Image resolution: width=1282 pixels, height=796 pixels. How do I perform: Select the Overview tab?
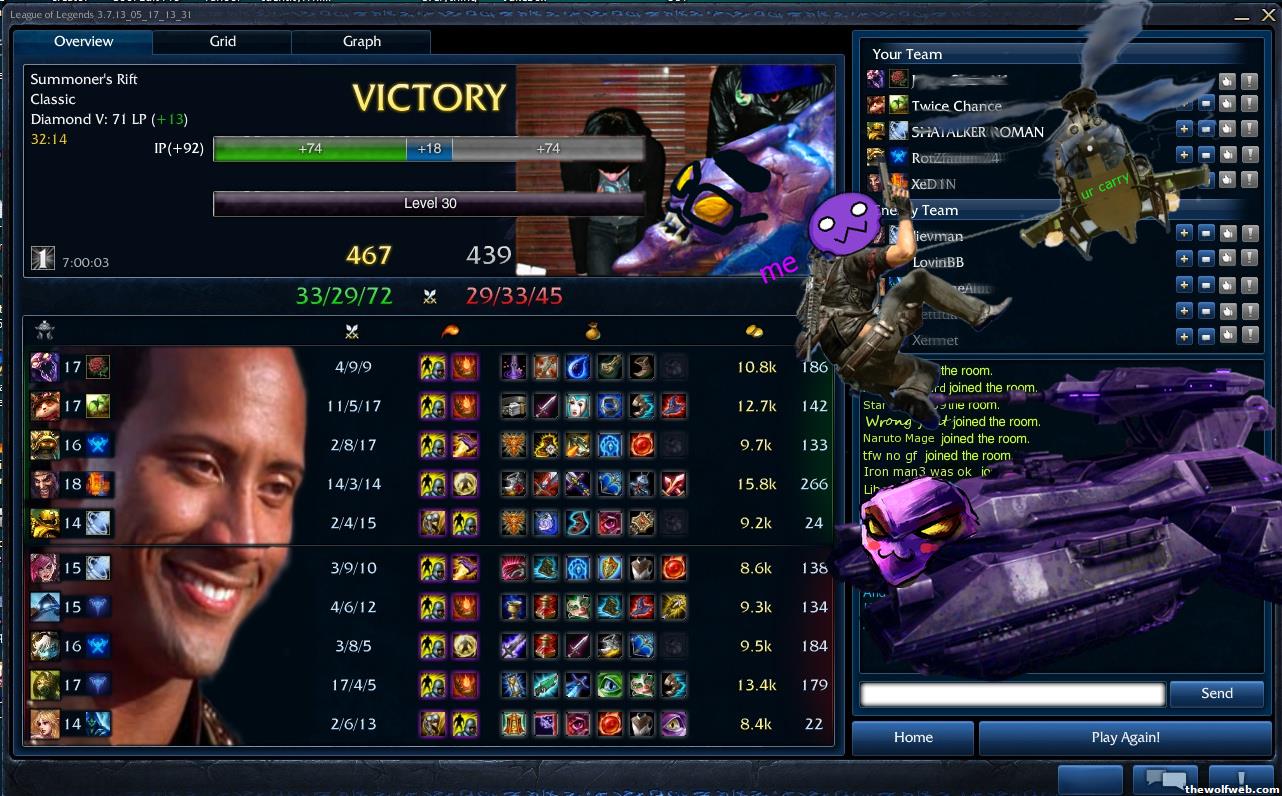point(83,42)
